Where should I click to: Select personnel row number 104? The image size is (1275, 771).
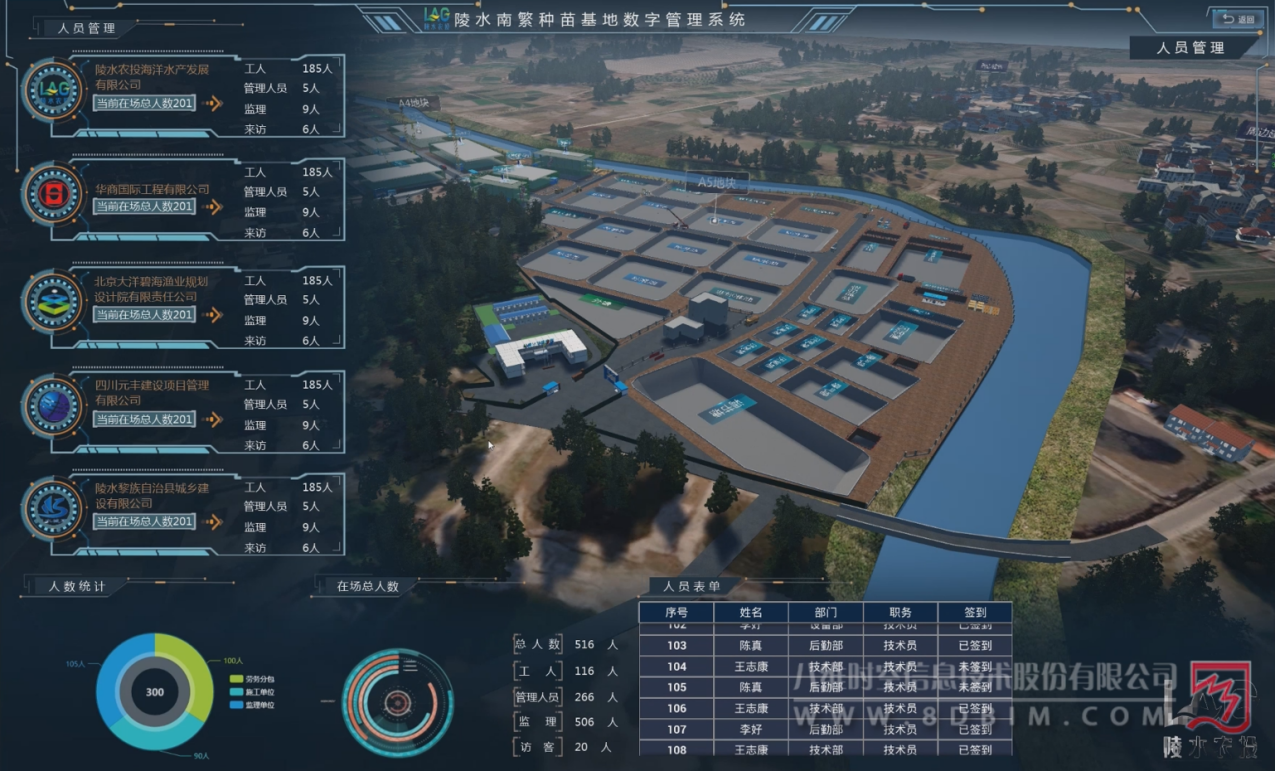(825, 667)
